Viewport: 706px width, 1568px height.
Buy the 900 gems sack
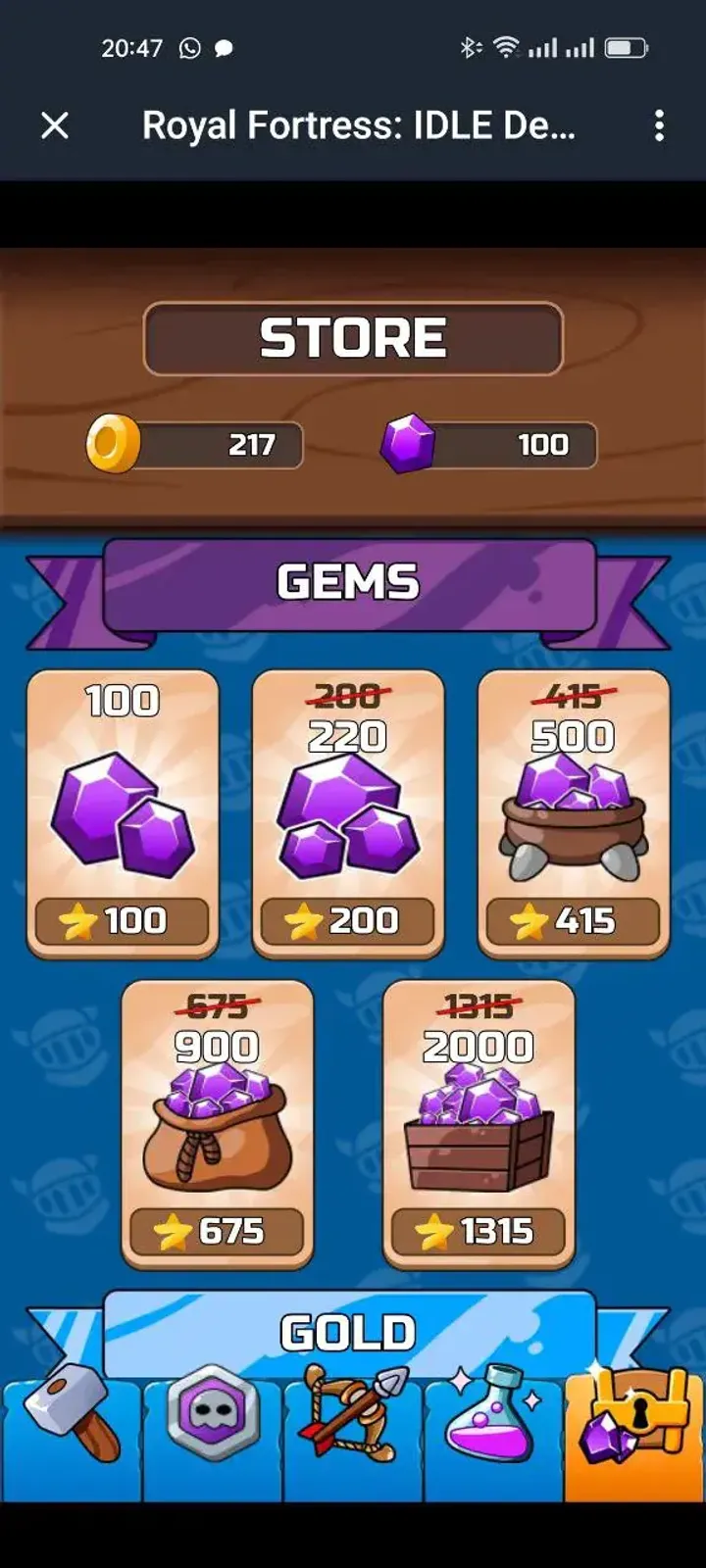tap(217, 1124)
